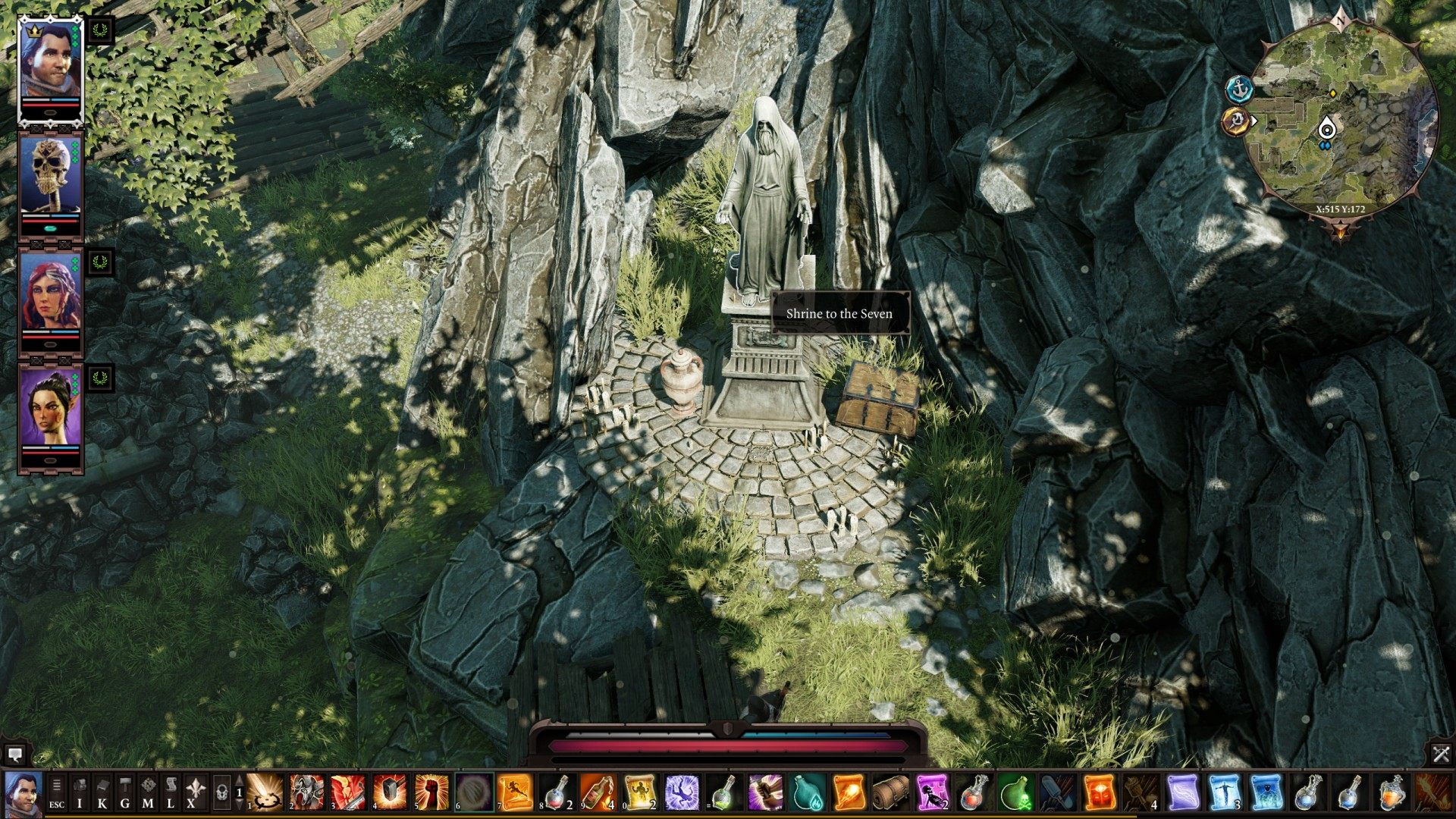
Task: Open the inventory with the I button
Action: (x=80, y=793)
